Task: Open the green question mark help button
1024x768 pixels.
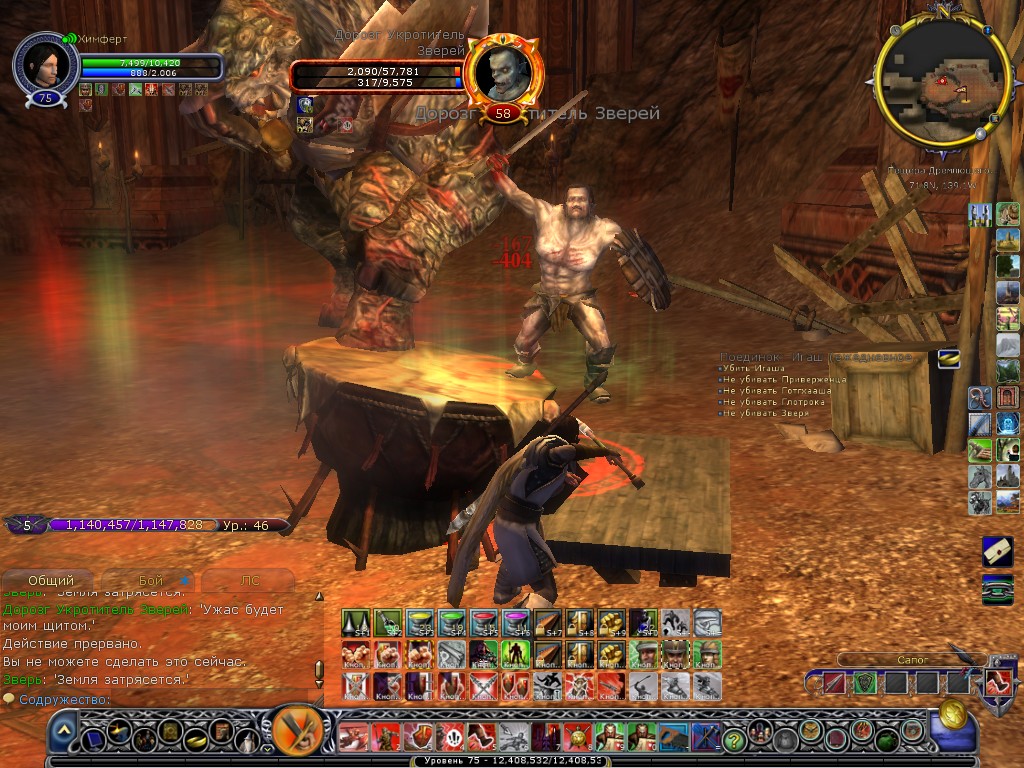Action: (735, 740)
